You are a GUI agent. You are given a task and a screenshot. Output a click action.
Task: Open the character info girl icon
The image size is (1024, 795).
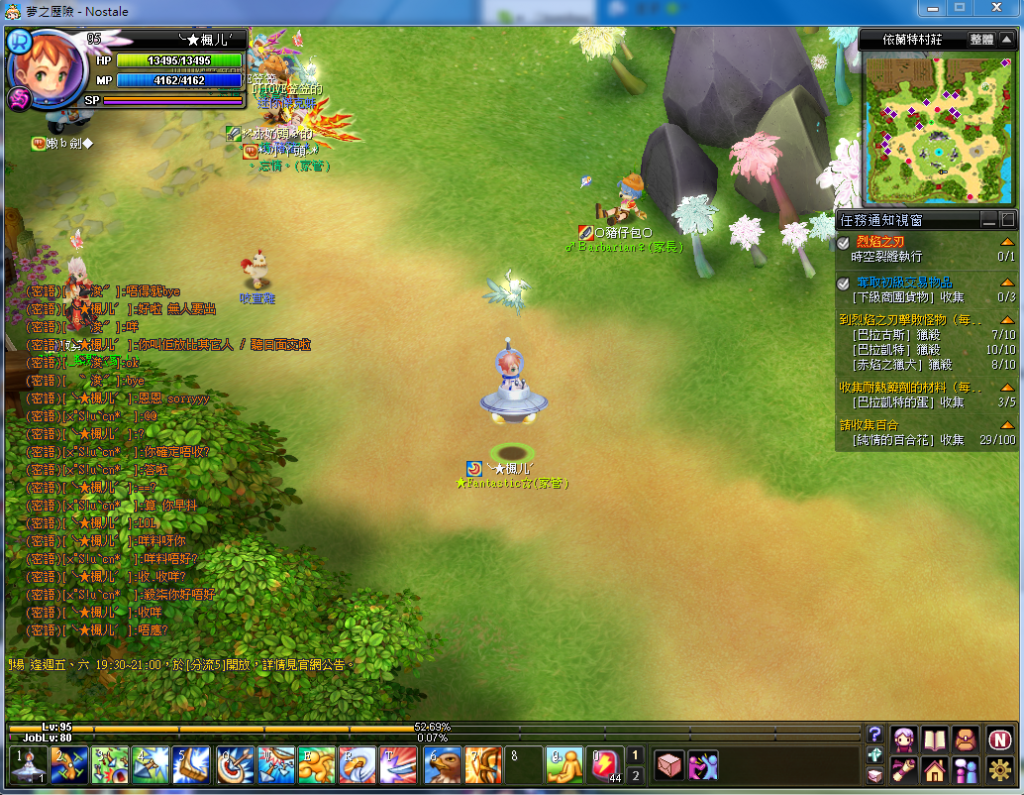click(x=905, y=740)
